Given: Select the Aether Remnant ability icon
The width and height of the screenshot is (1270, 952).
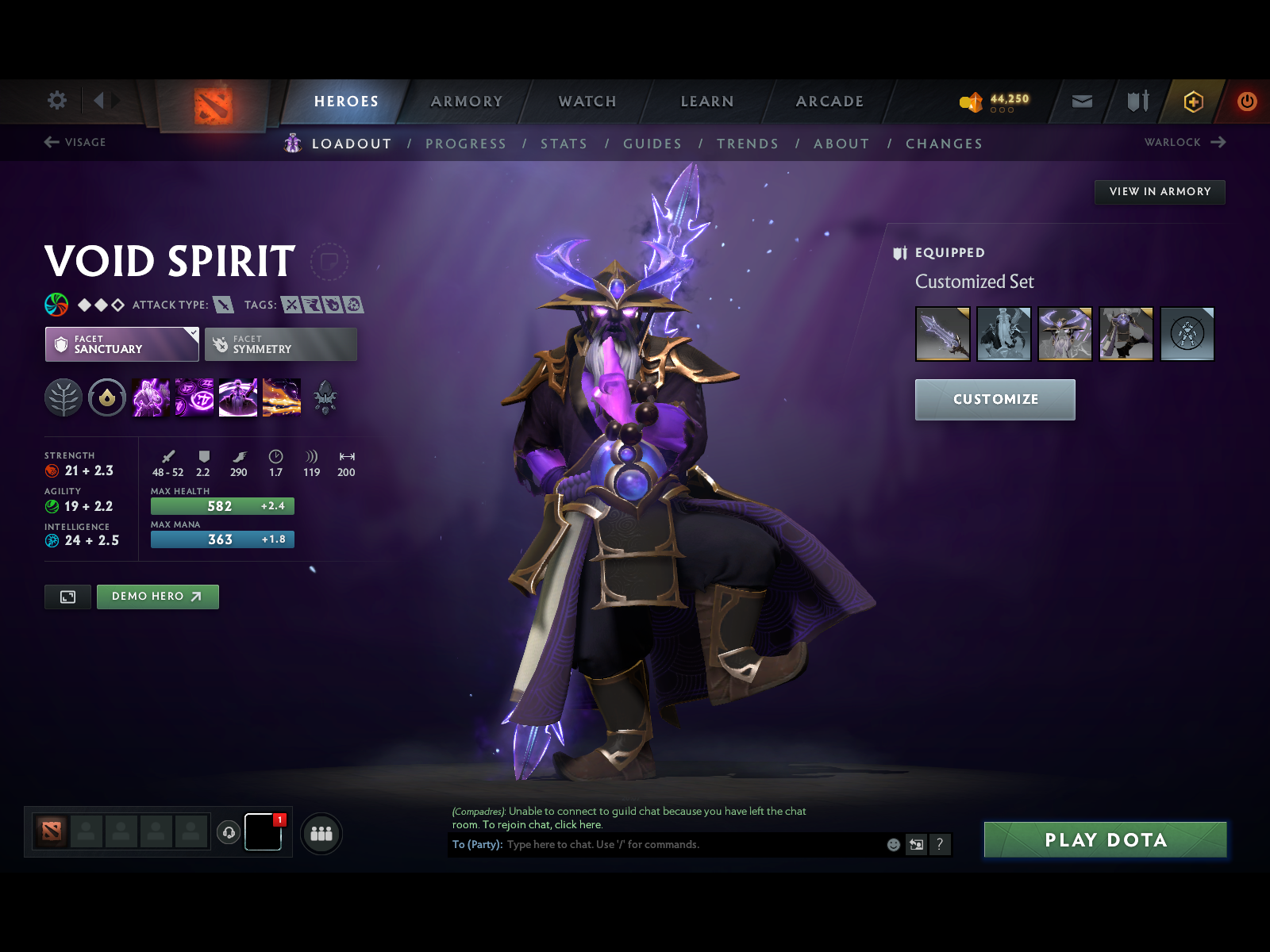Looking at the screenshot, I should [151, 397].
